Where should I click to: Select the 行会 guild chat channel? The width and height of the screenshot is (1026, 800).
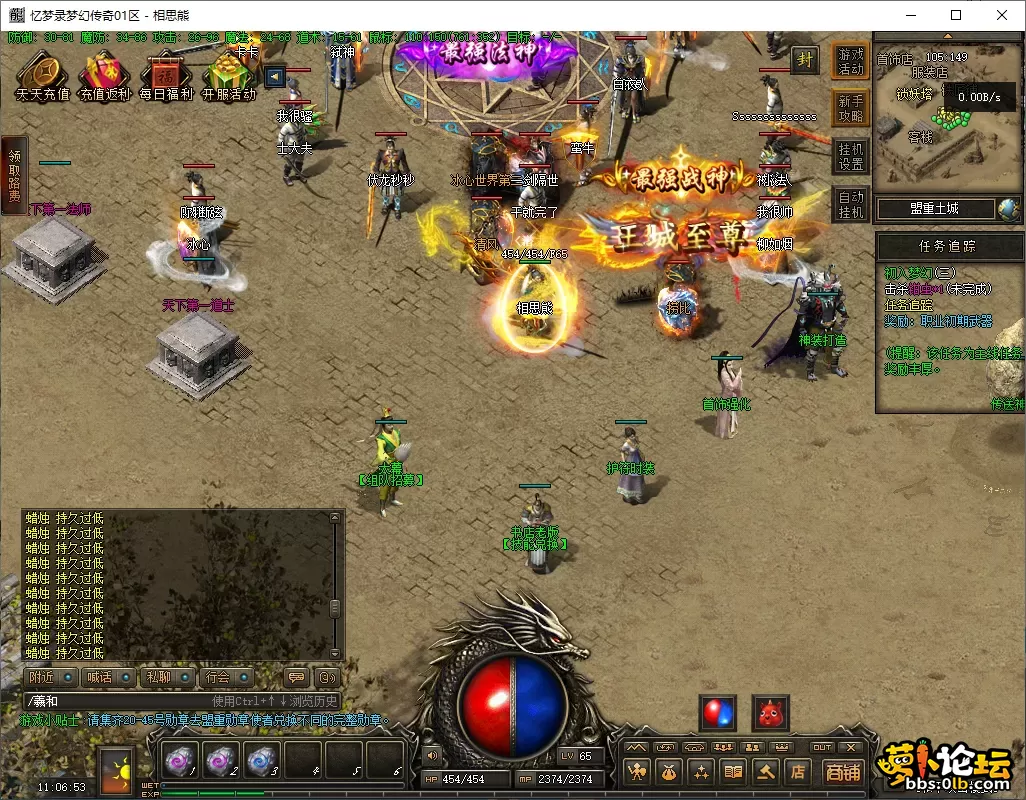pos(225,677)
